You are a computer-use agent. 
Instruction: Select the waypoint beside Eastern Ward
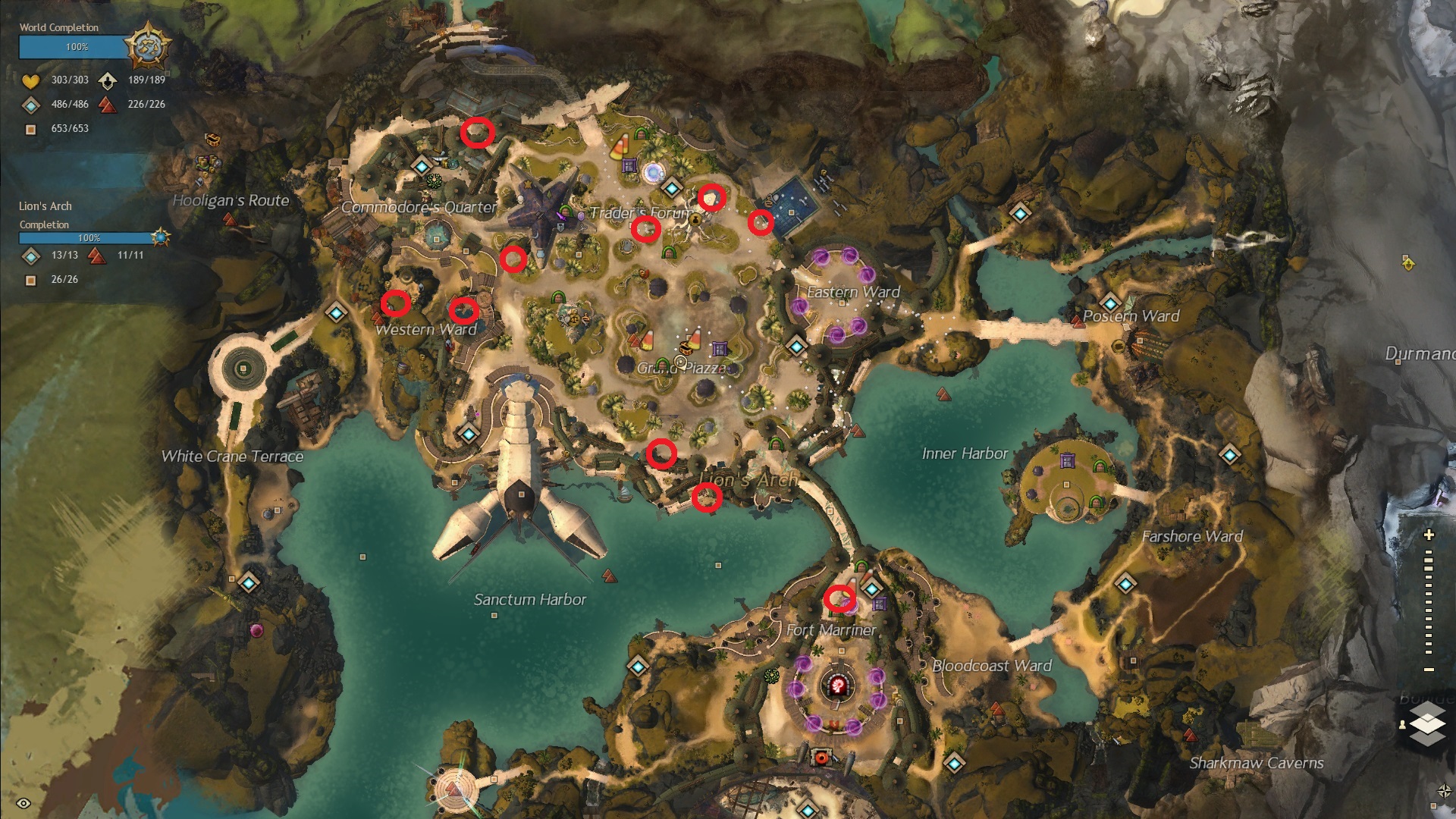[x=795, y=347]
